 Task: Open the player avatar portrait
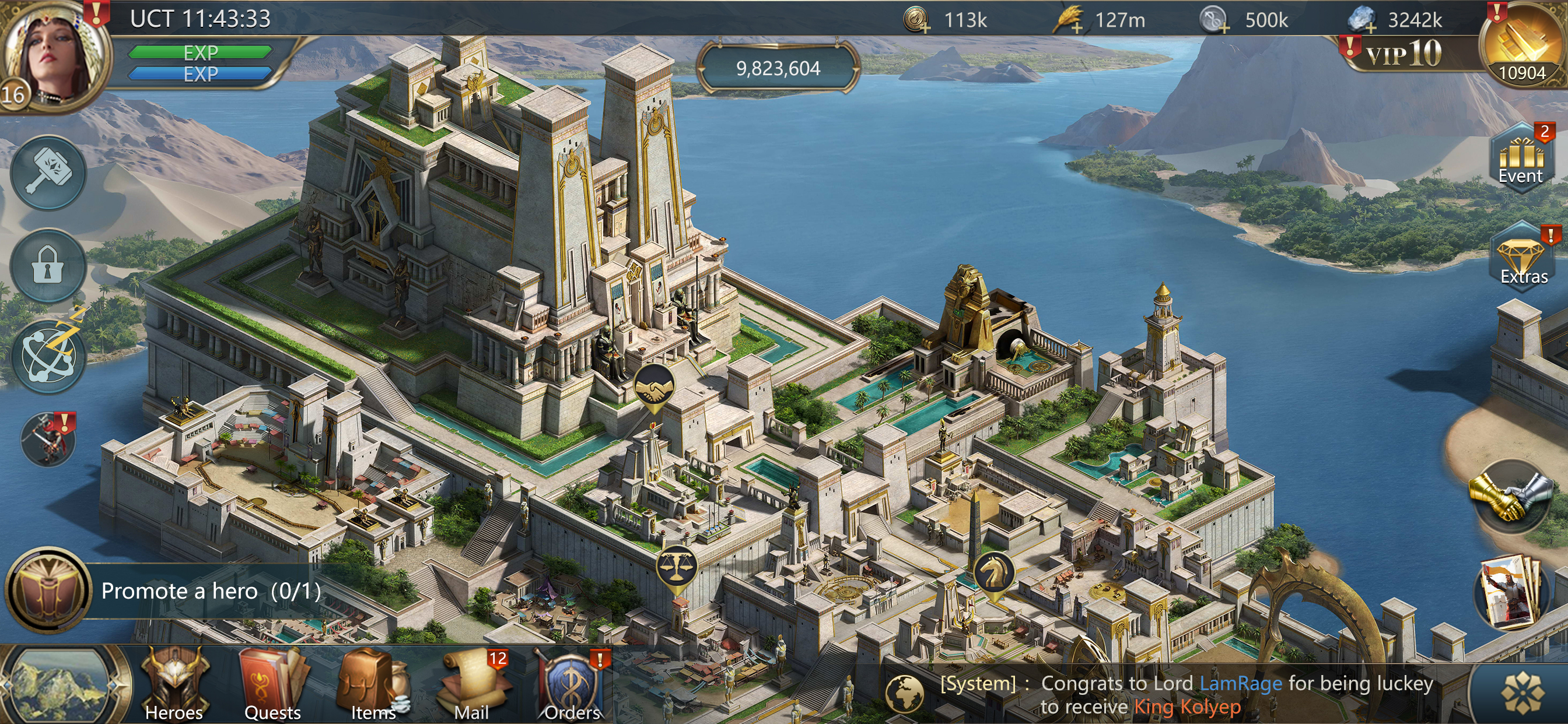(x=52, y=56)
